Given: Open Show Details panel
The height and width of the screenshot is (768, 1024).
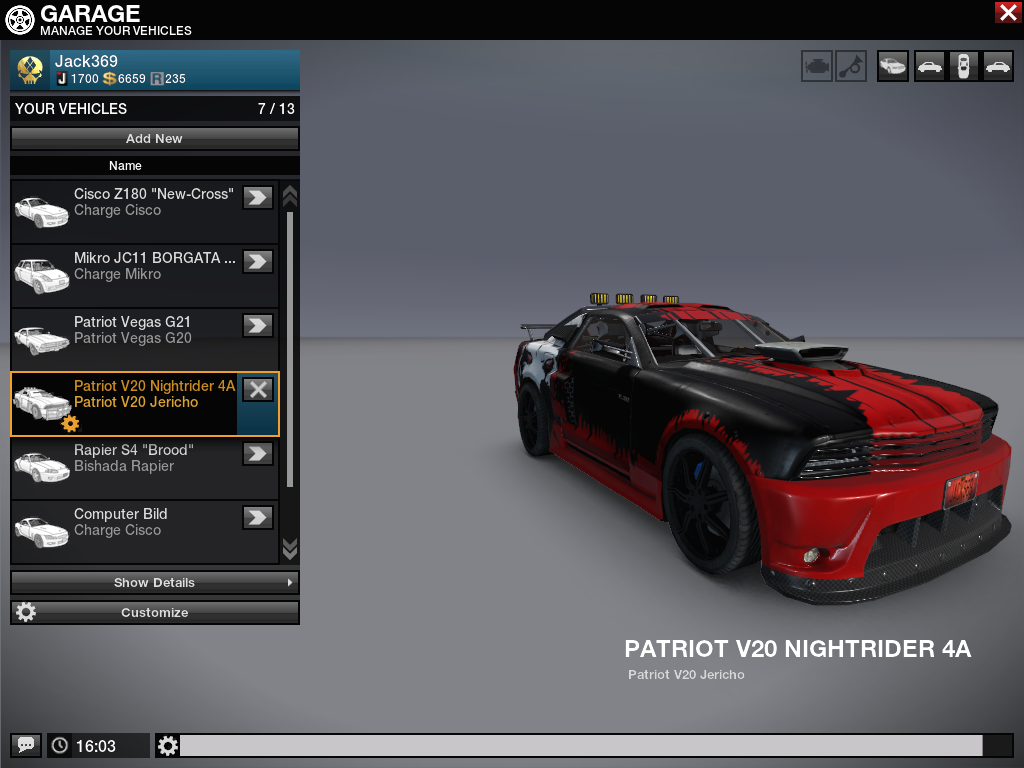Looking at the screenshot, I should pyautogui.click(x=154, y=582).
